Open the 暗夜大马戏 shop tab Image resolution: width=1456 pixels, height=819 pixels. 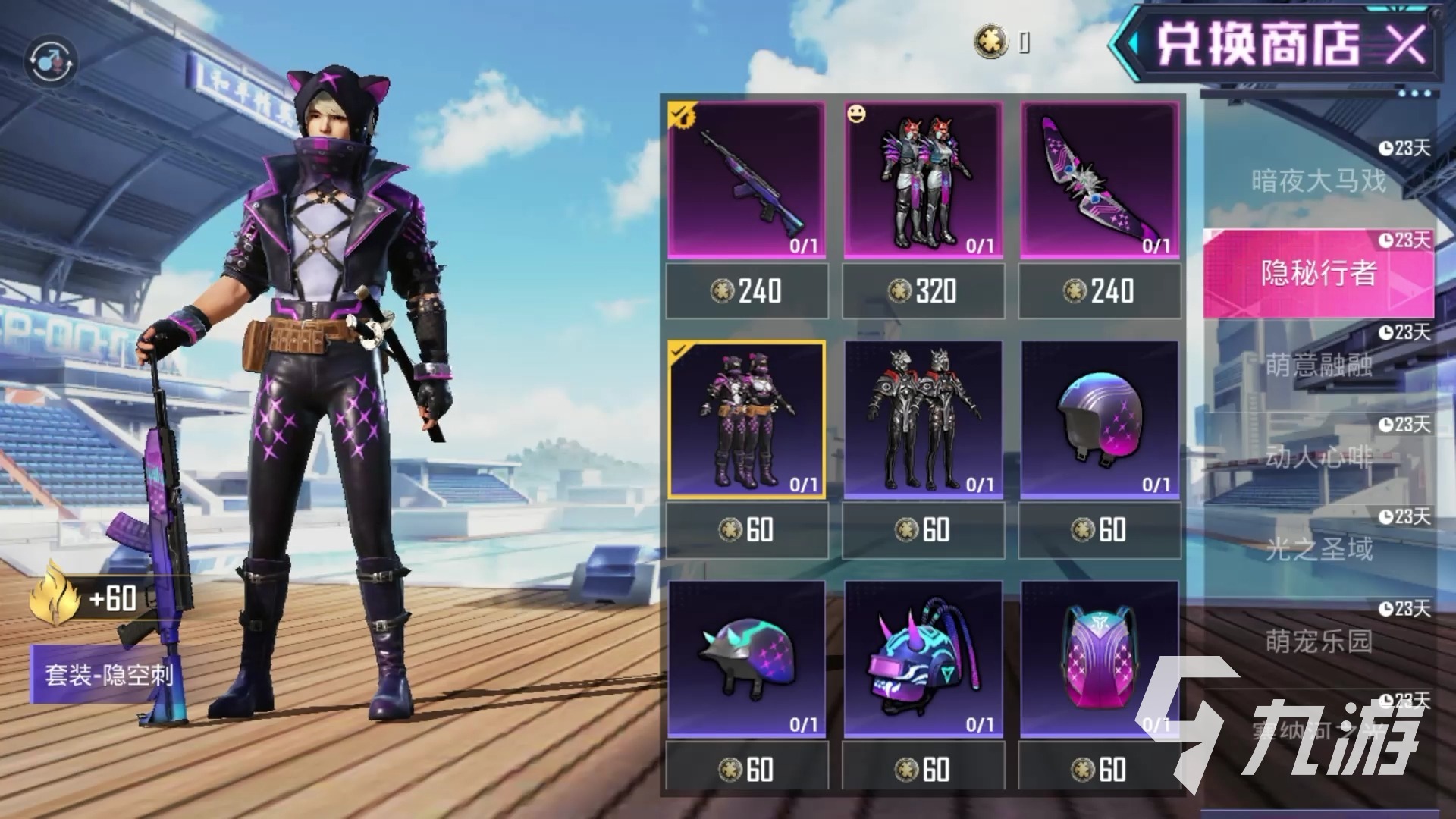(x=1318, y=180)
